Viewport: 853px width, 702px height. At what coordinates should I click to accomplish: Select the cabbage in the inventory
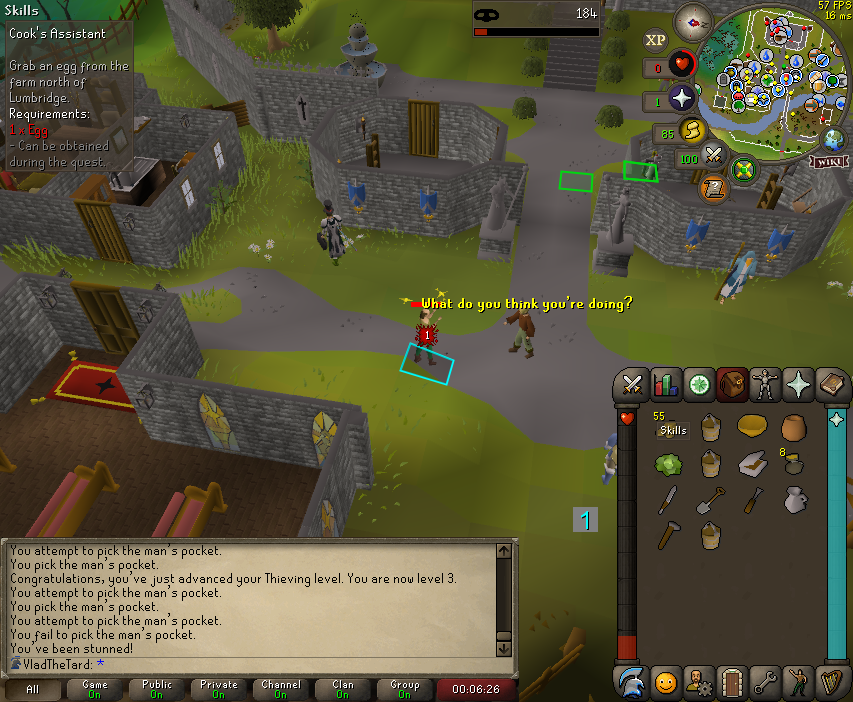tap(667, 464)
